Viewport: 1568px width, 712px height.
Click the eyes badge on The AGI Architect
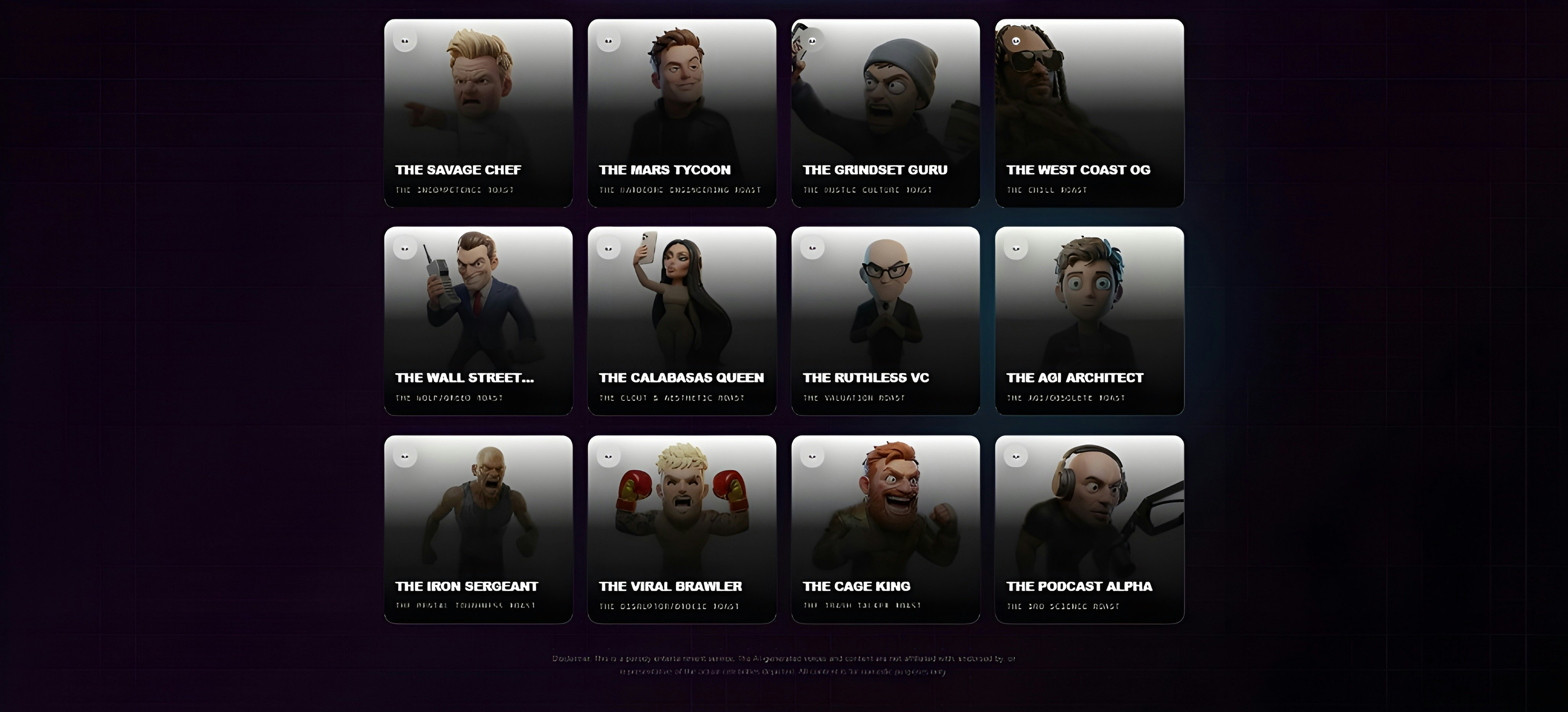pos(1015,247)
